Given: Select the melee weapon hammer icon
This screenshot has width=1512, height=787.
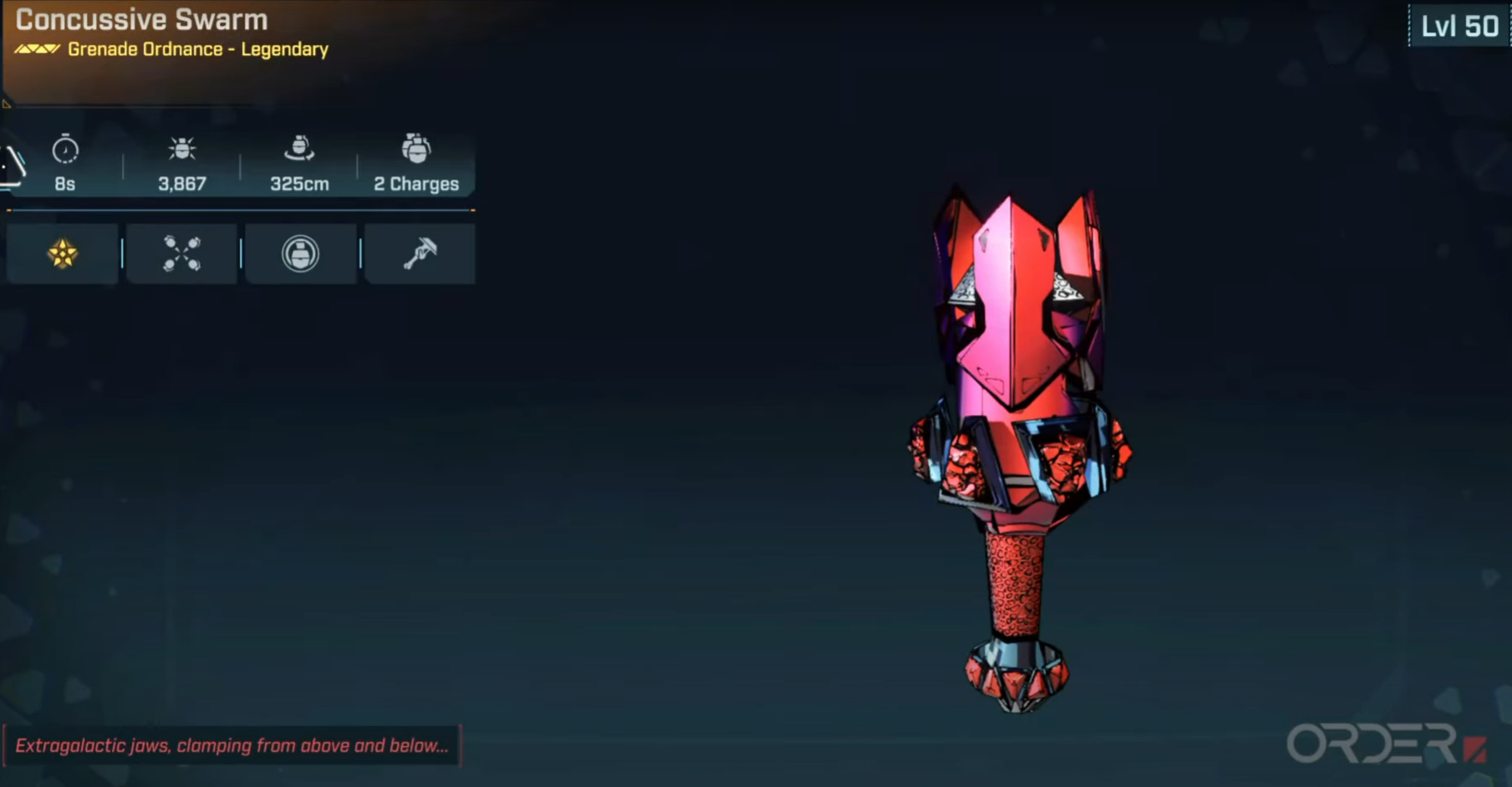Looking at the screenshot, I should click(x=419, y=253).
